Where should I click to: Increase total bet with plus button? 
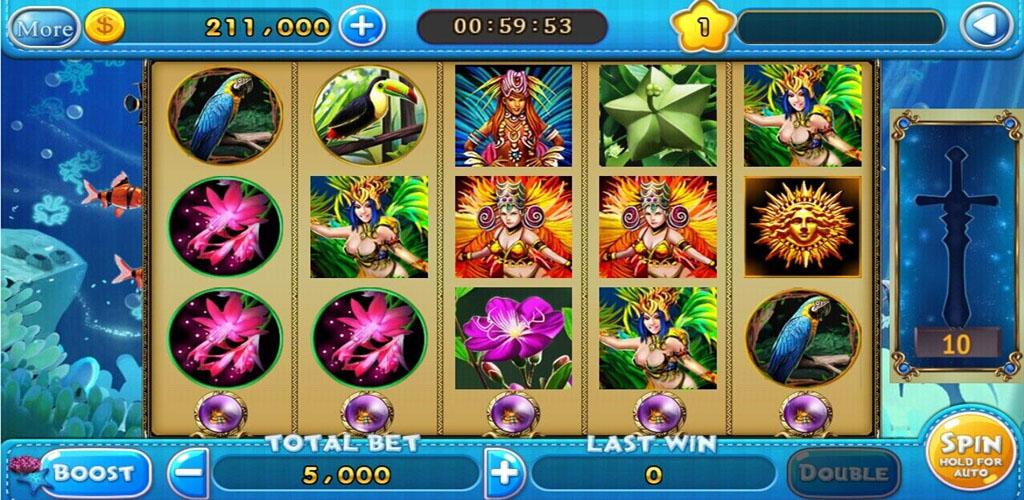click(x=506, y=473)
